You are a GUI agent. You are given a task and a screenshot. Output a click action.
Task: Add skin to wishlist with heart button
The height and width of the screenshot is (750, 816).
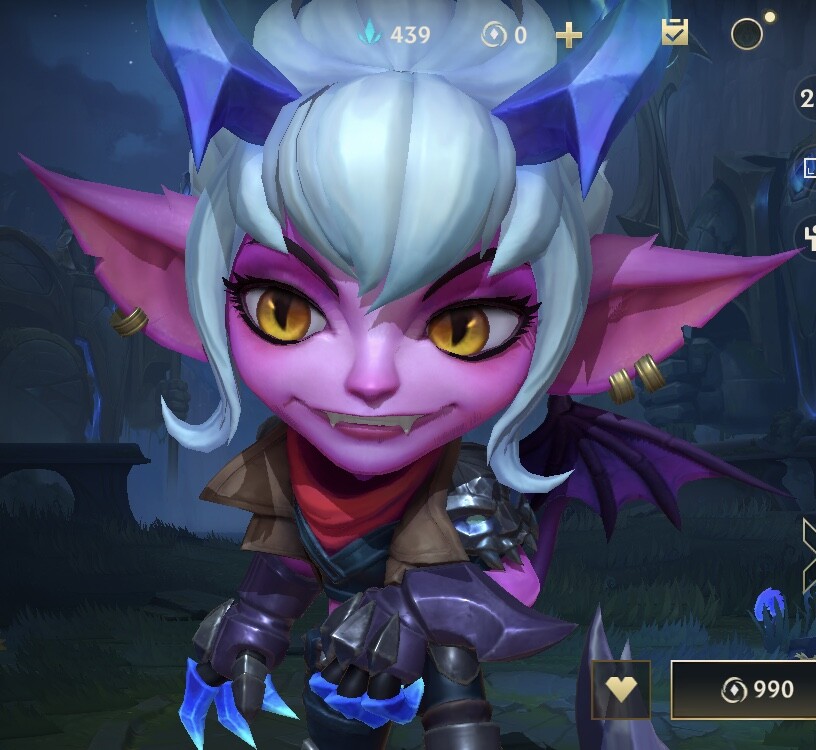621,689
